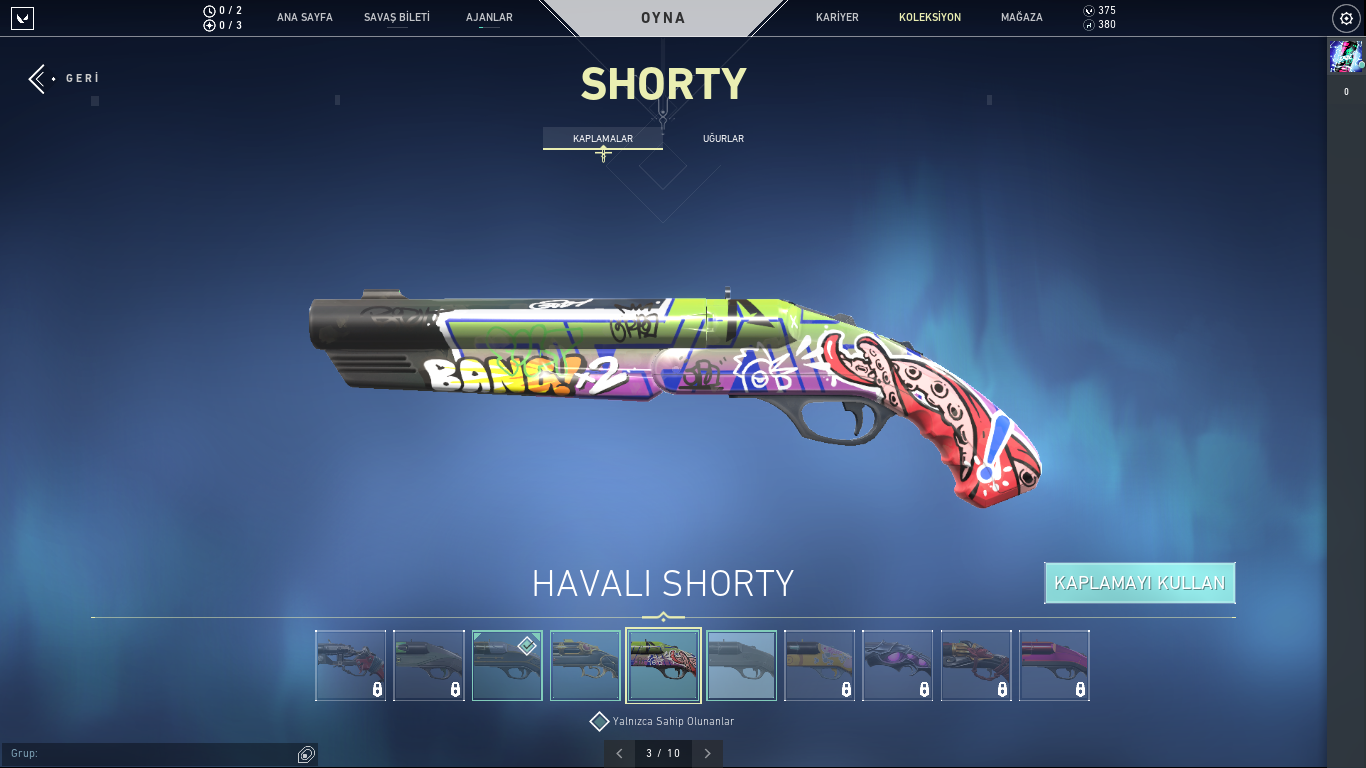
Task: Select the equipped skin thumbnail with checkmark
Action: (x=507, y=665)
